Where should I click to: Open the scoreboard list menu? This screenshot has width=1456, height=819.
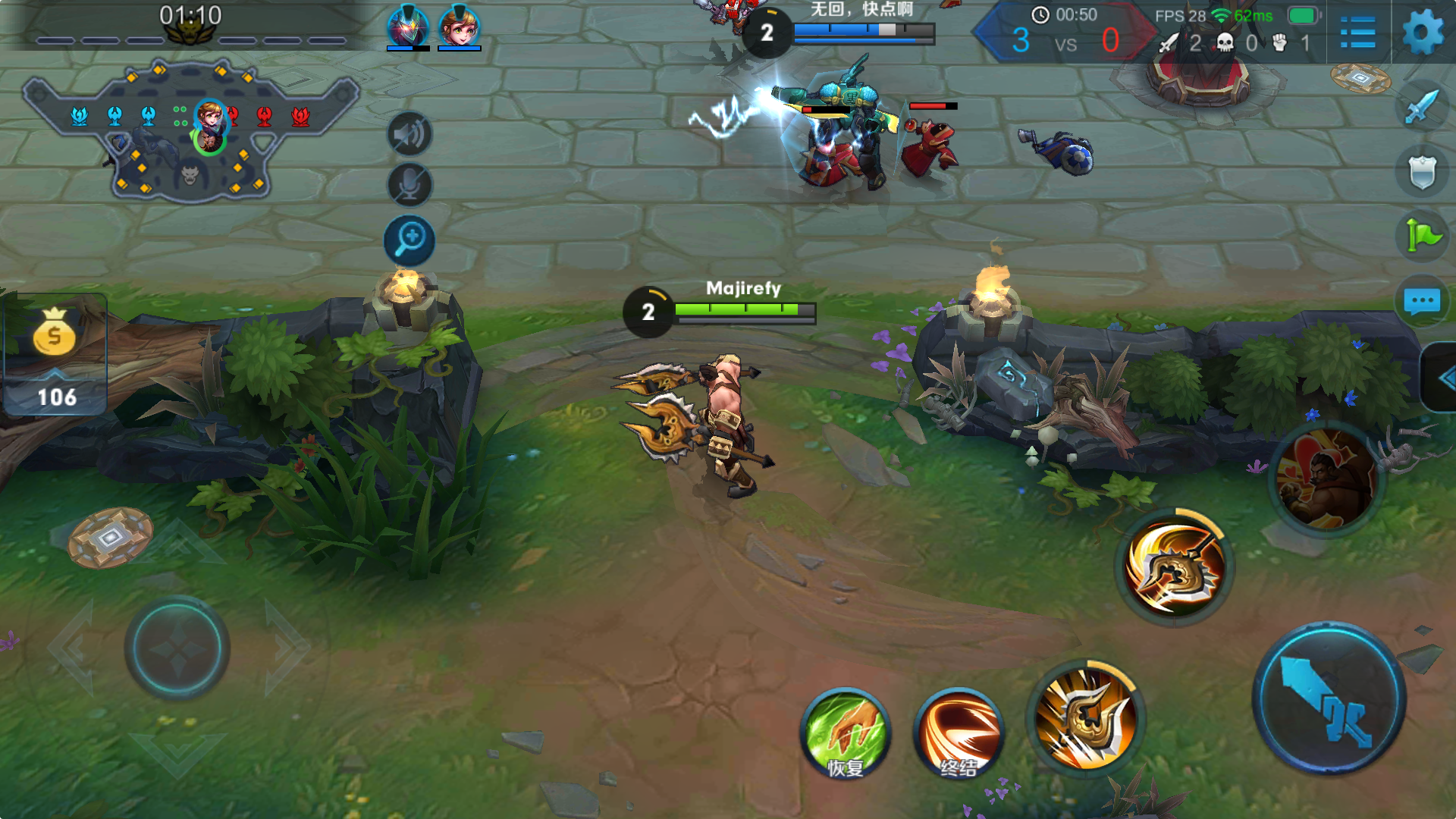(x=1357, y=33)
